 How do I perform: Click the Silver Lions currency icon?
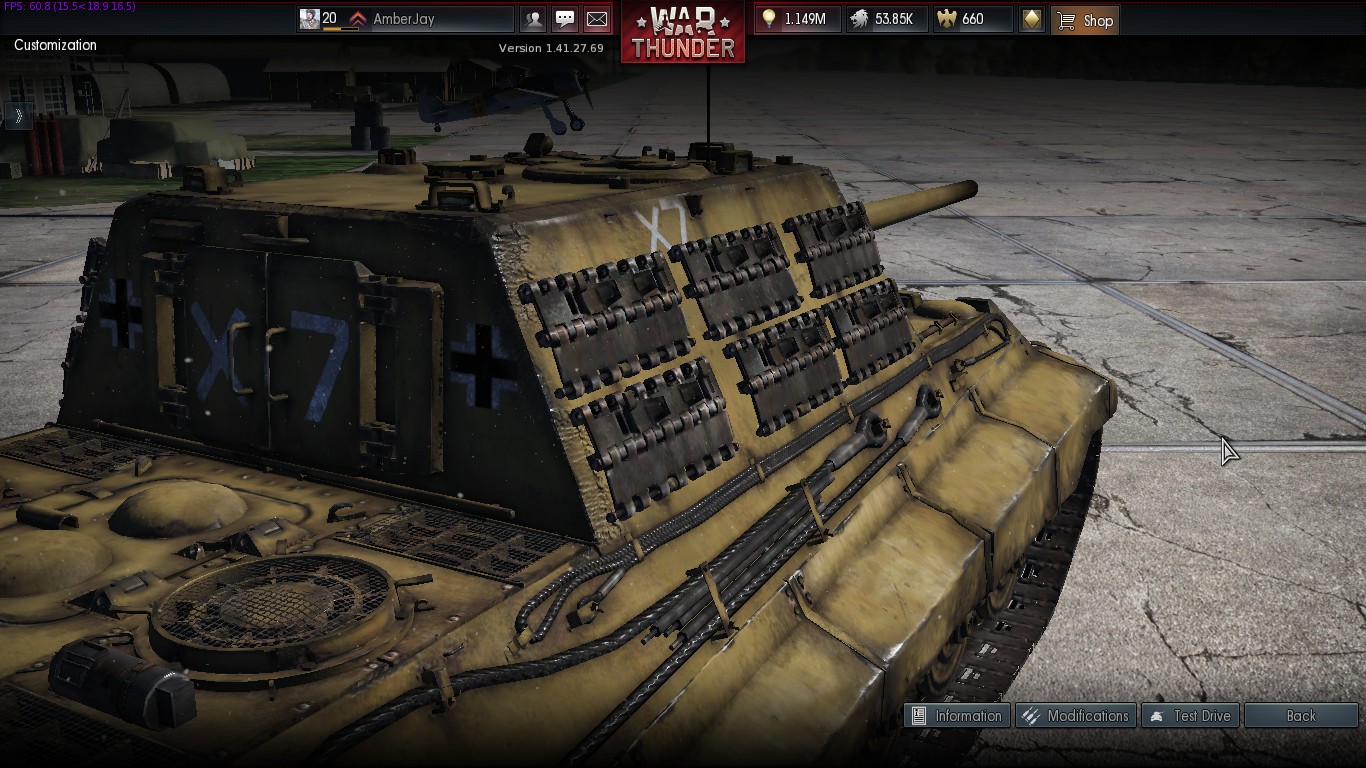(858, 18)
